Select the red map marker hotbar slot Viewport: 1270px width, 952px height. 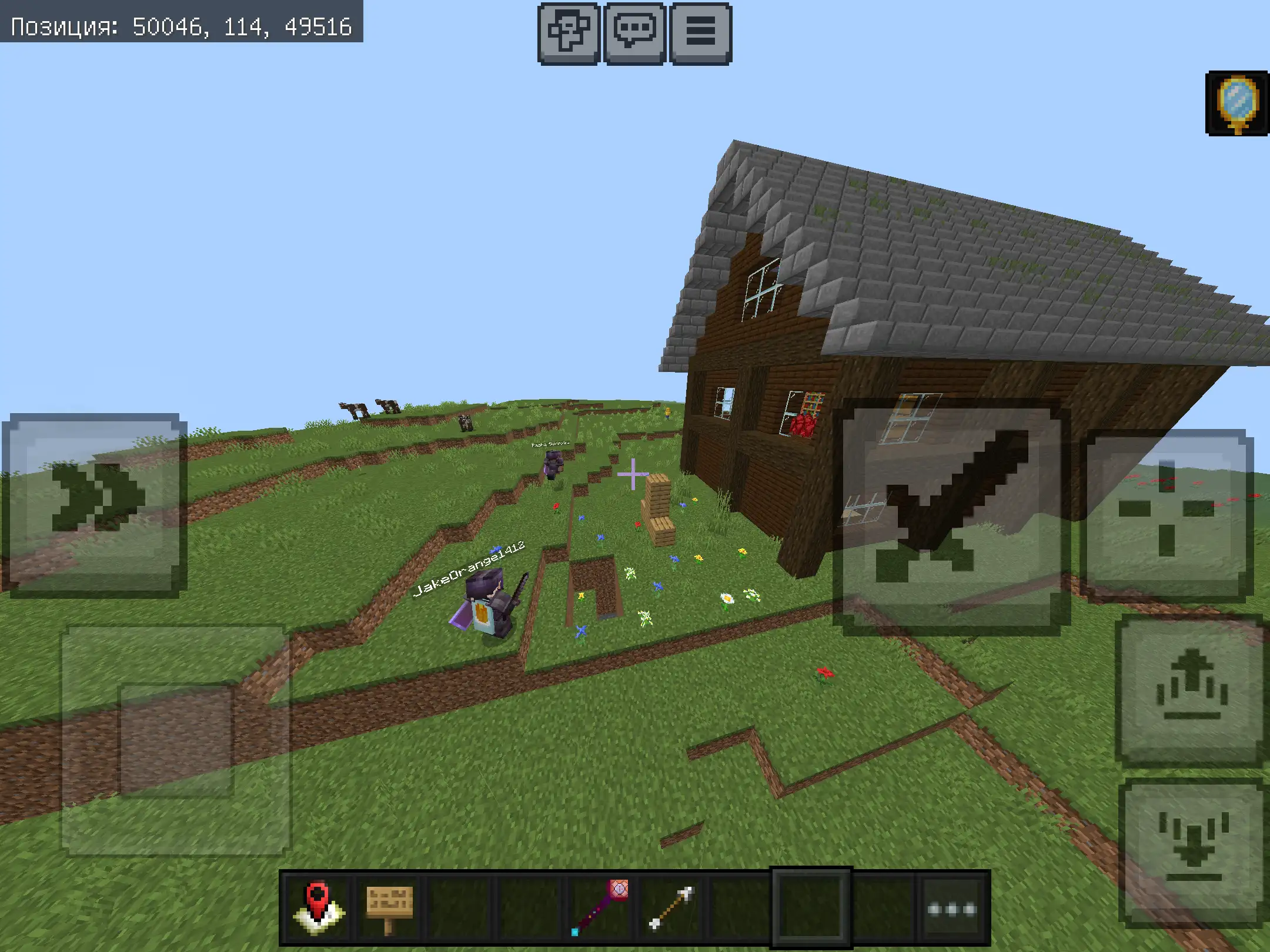coord(318,909)
